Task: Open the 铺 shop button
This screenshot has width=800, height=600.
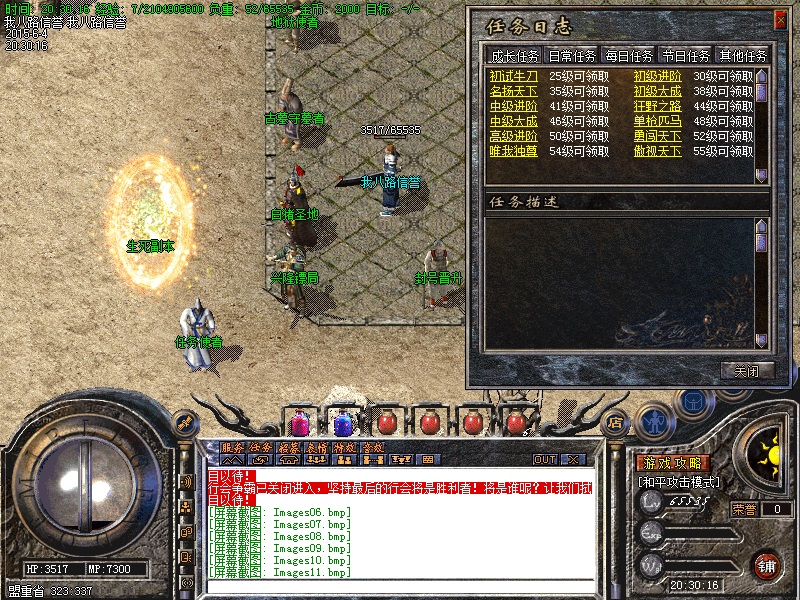Action: point(767,564)
